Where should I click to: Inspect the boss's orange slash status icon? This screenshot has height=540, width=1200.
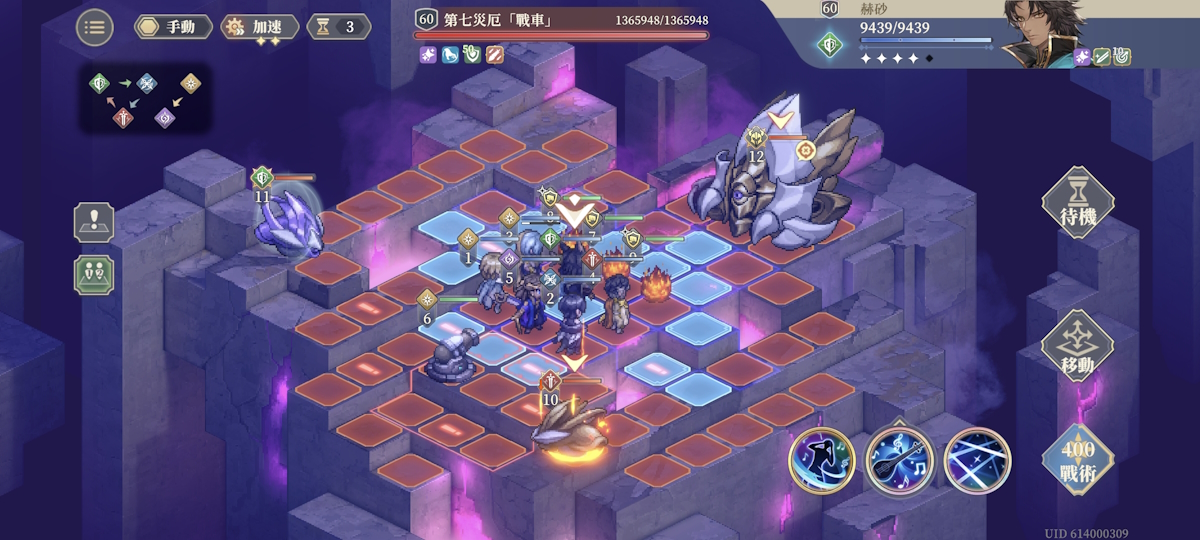(x=493, y=55)
